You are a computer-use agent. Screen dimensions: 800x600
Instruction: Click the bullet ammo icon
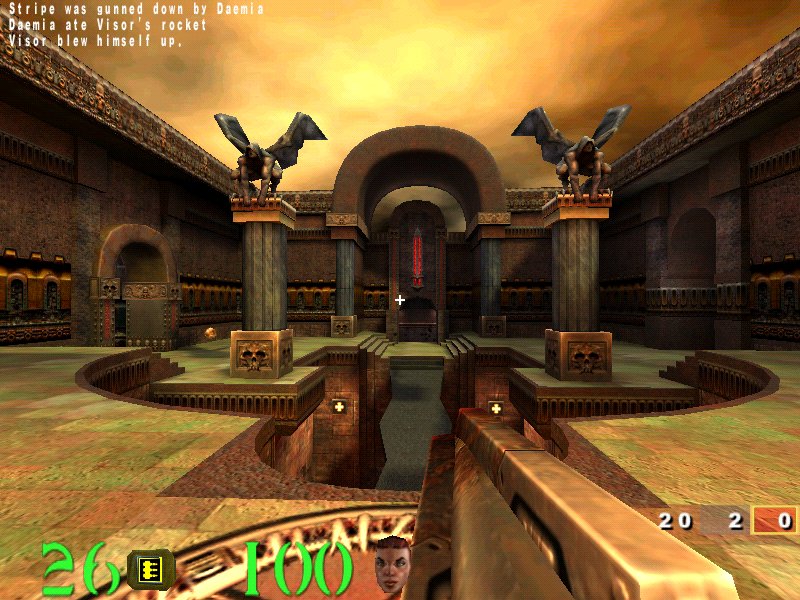pyautogui.click(x=151, y=569)
